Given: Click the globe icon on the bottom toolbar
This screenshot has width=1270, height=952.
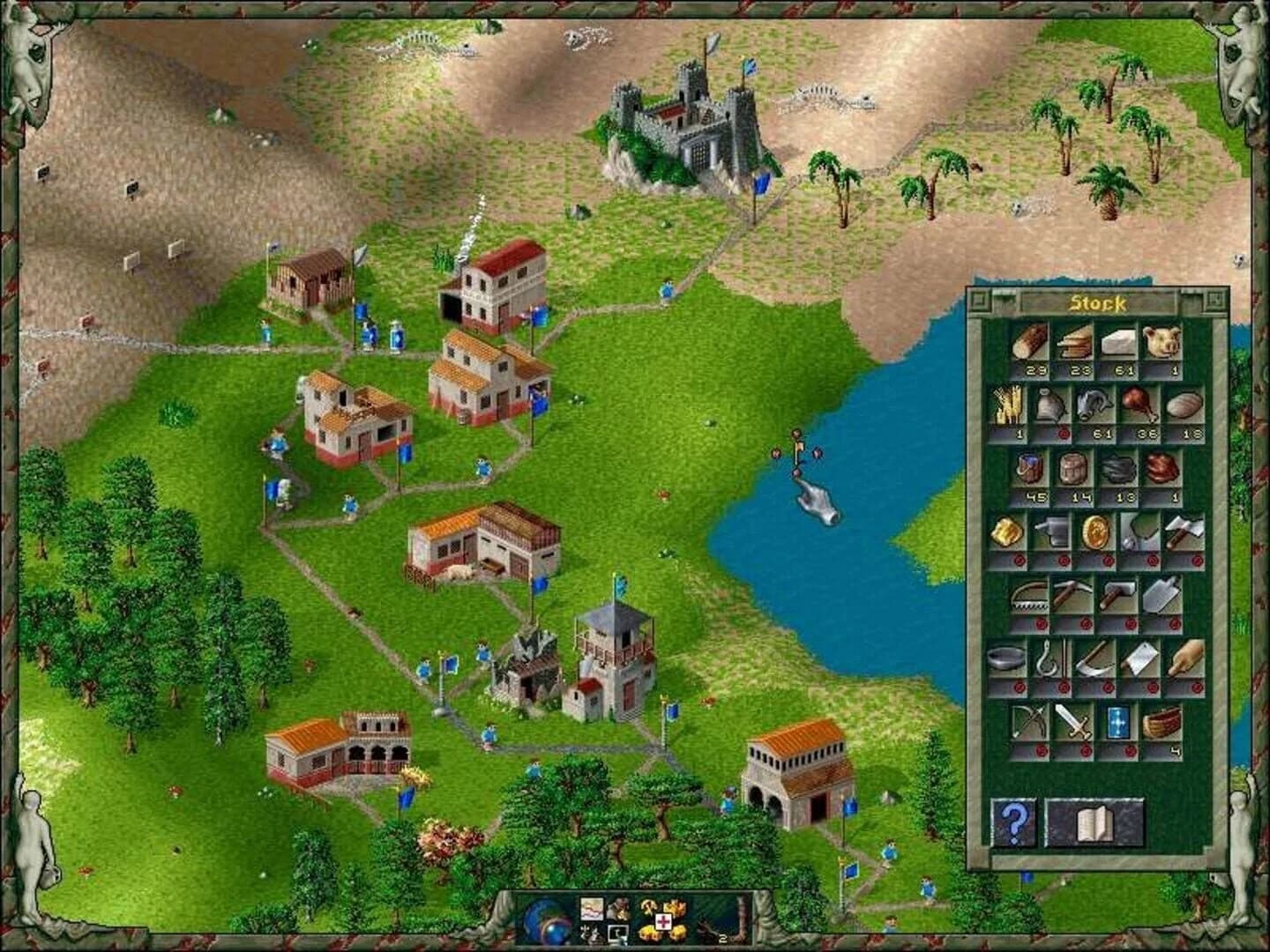Looking at the screenshot, I should 545,920.
